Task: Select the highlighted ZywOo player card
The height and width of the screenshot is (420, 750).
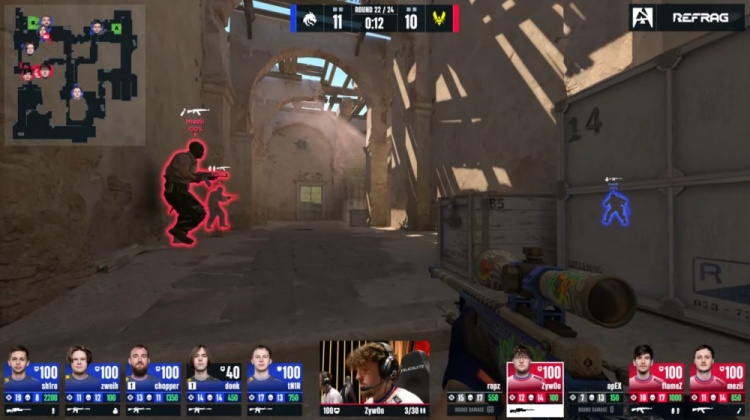Action: coord(535,382)
